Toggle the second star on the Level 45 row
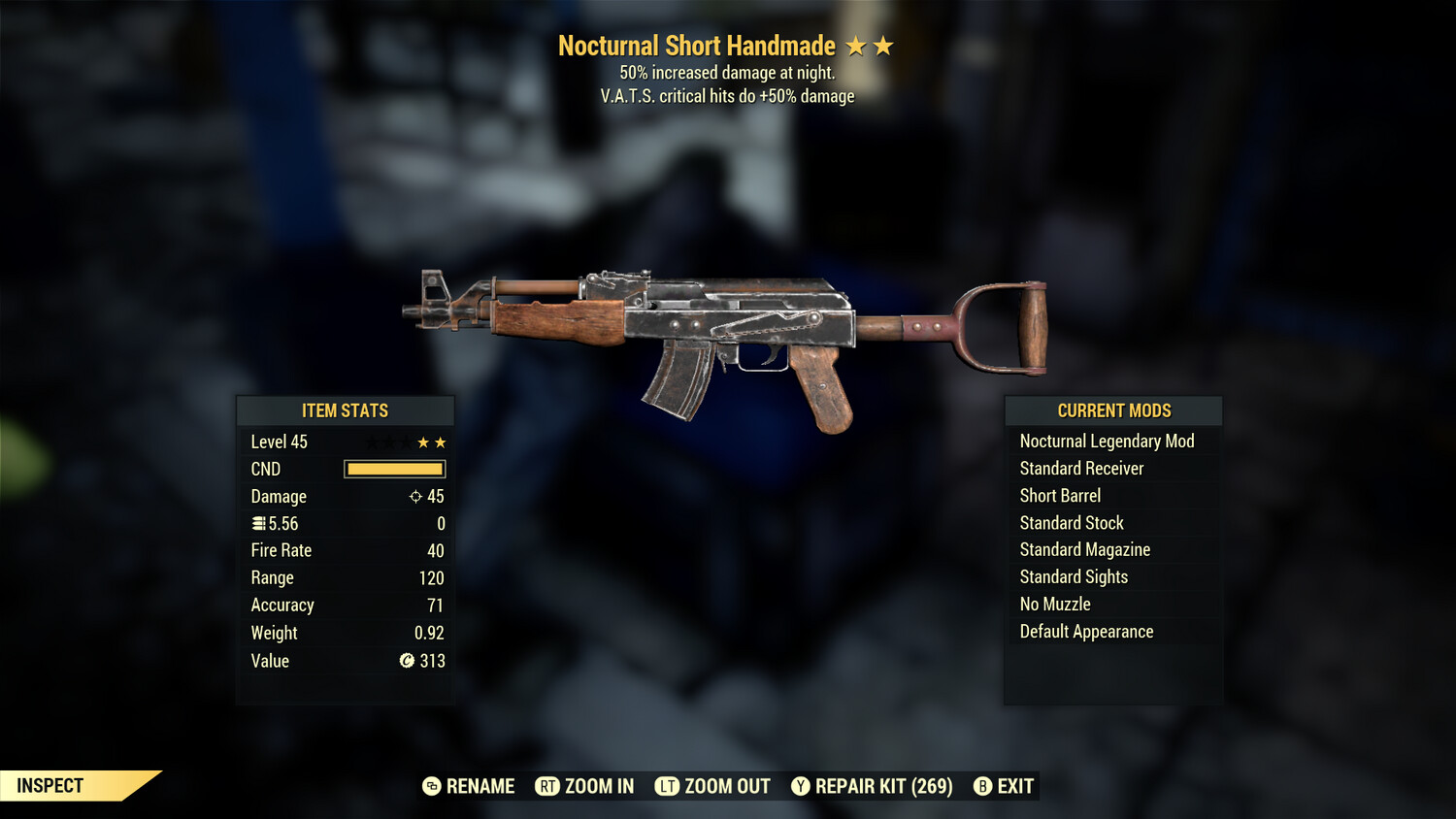Image resolution: width=1456 pixels, height=819 pixels. (442, 442)
